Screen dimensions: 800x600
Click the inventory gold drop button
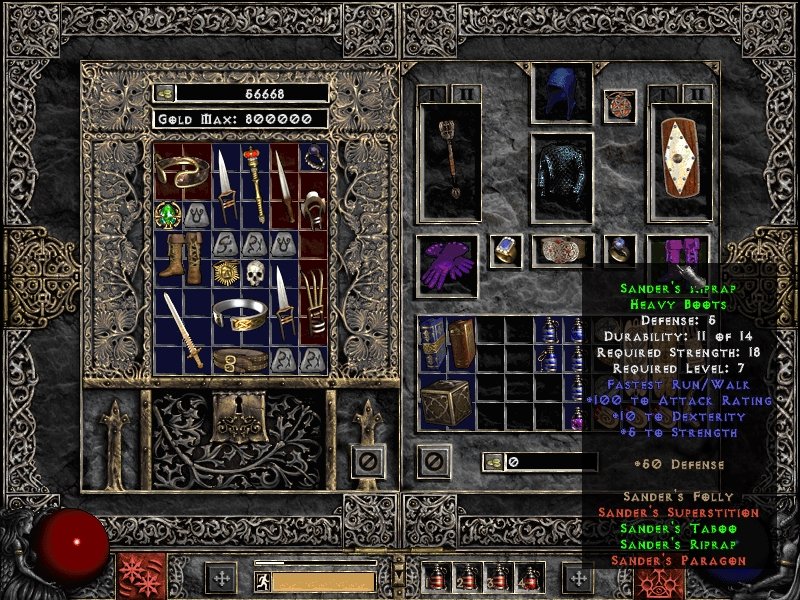(494, 462)
